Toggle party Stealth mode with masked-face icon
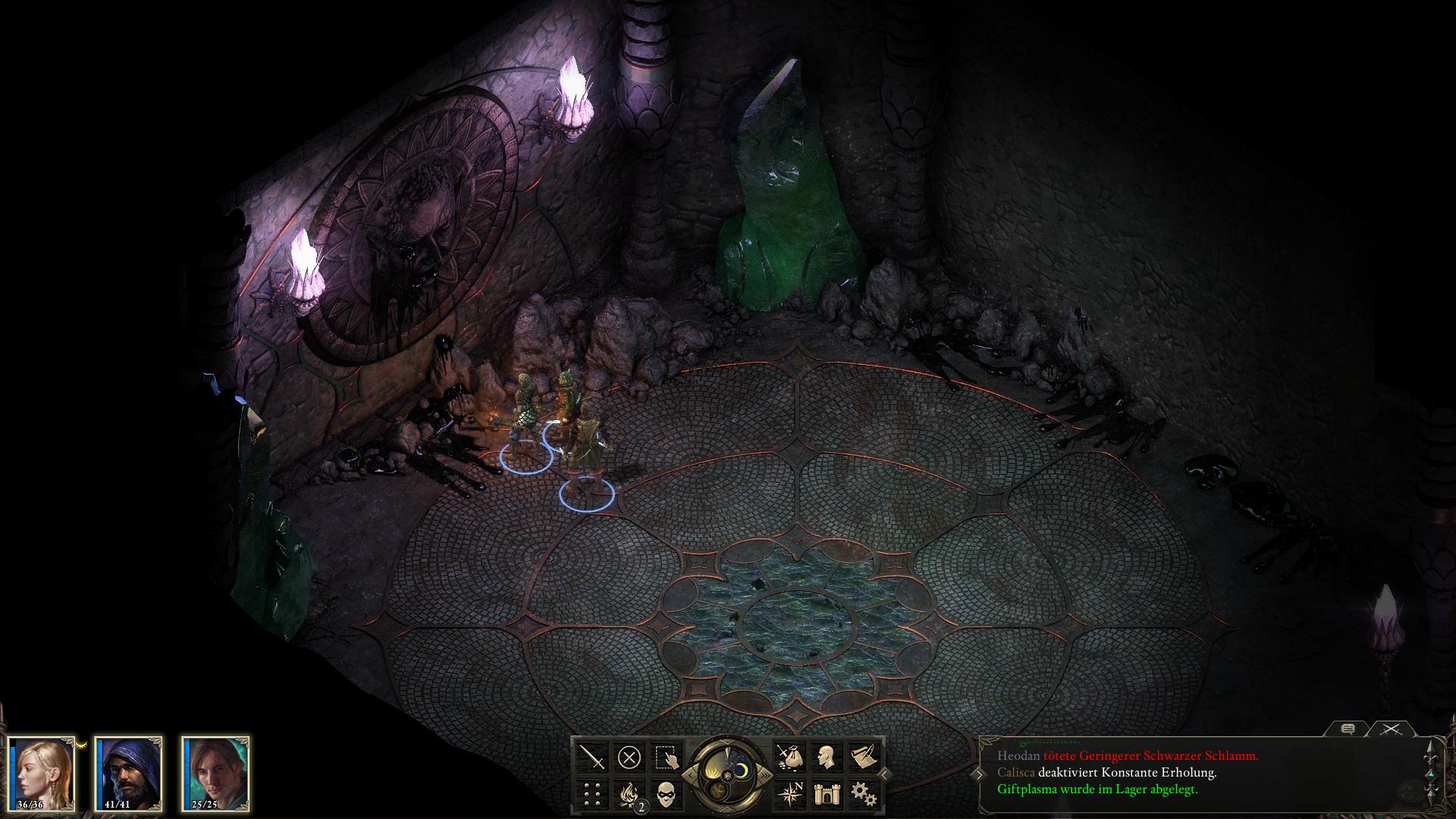 click(x=666, y=796)
